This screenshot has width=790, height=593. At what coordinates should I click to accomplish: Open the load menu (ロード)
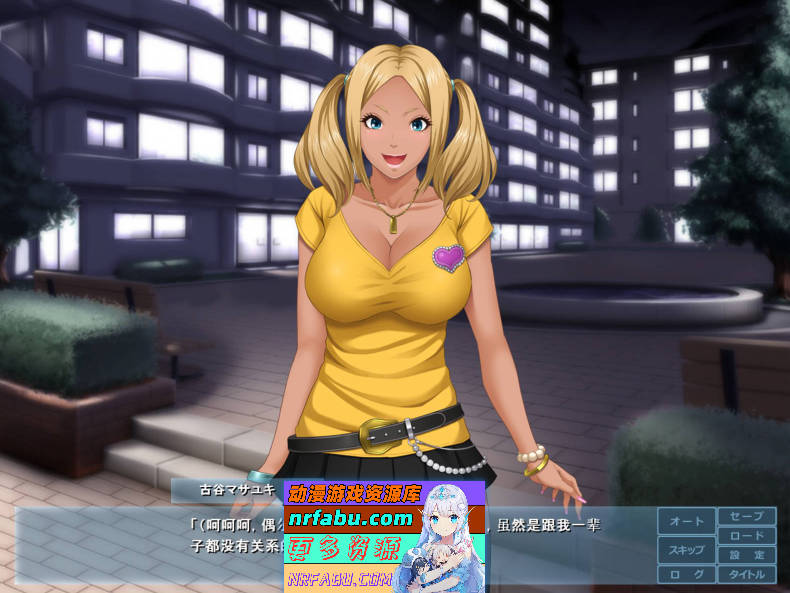tap(746, 536)
